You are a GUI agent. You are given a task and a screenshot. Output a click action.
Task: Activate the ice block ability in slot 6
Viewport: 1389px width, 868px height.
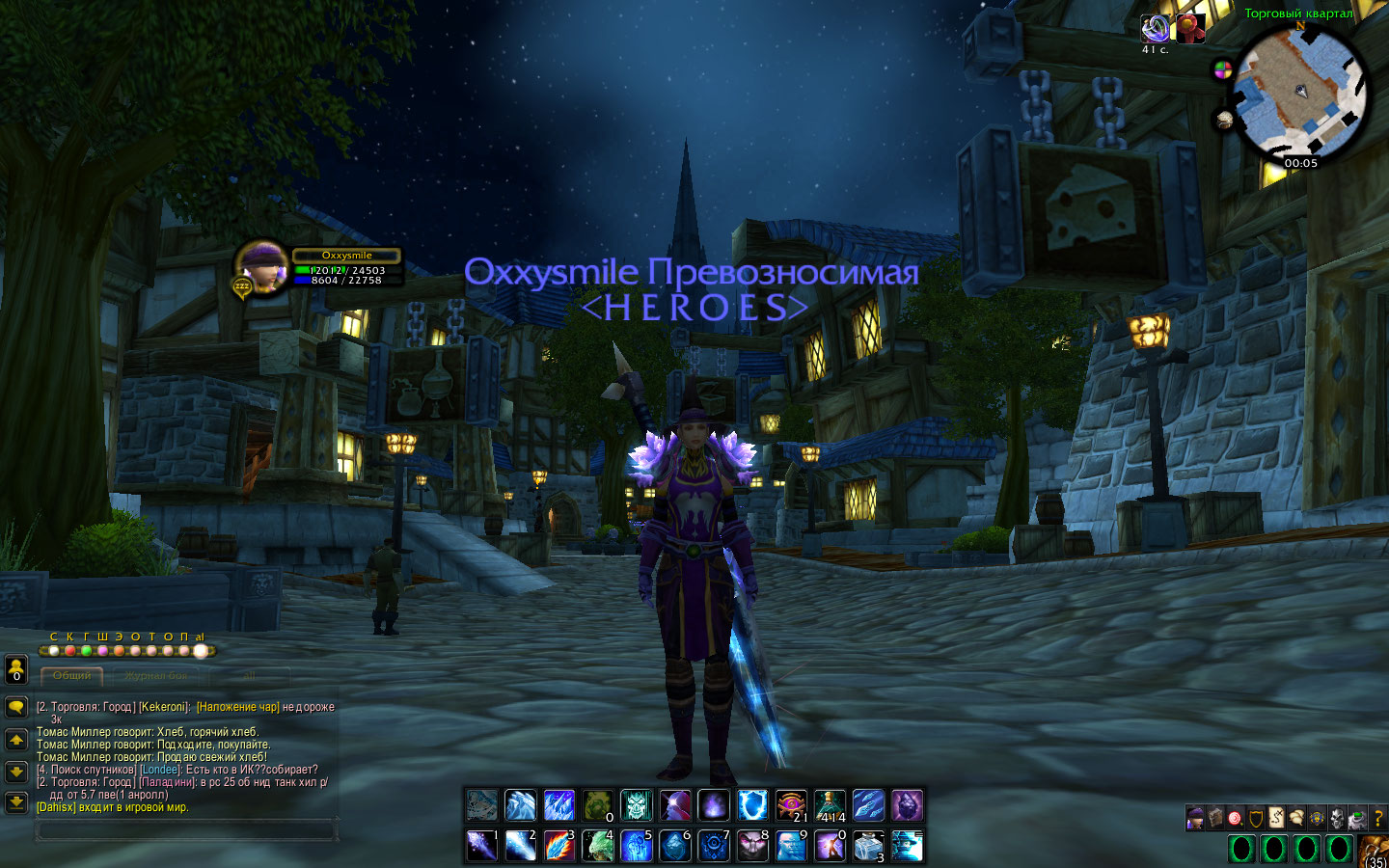point(675,845)
